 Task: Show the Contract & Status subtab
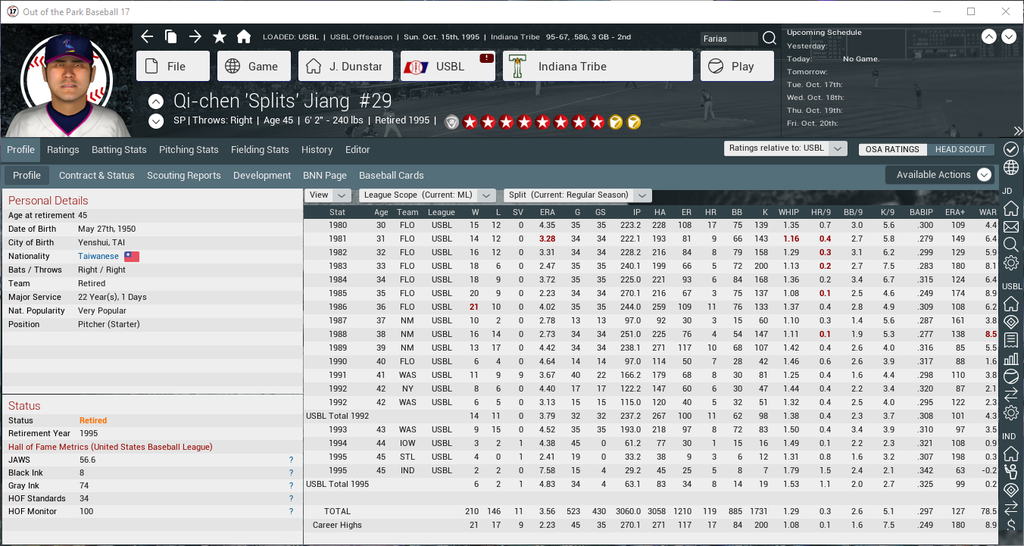[x=96, y=175]
